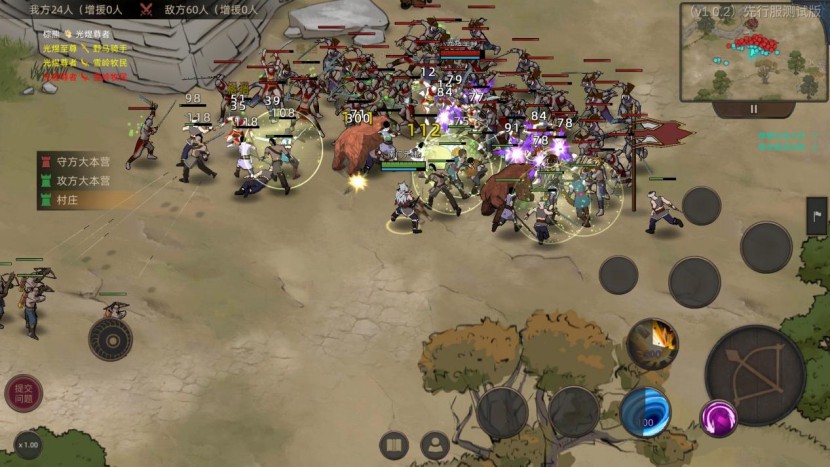This screenshot has height=467, width=830.
Task: Click the red 提交问题 report button
Action: (x=23, y=393)
